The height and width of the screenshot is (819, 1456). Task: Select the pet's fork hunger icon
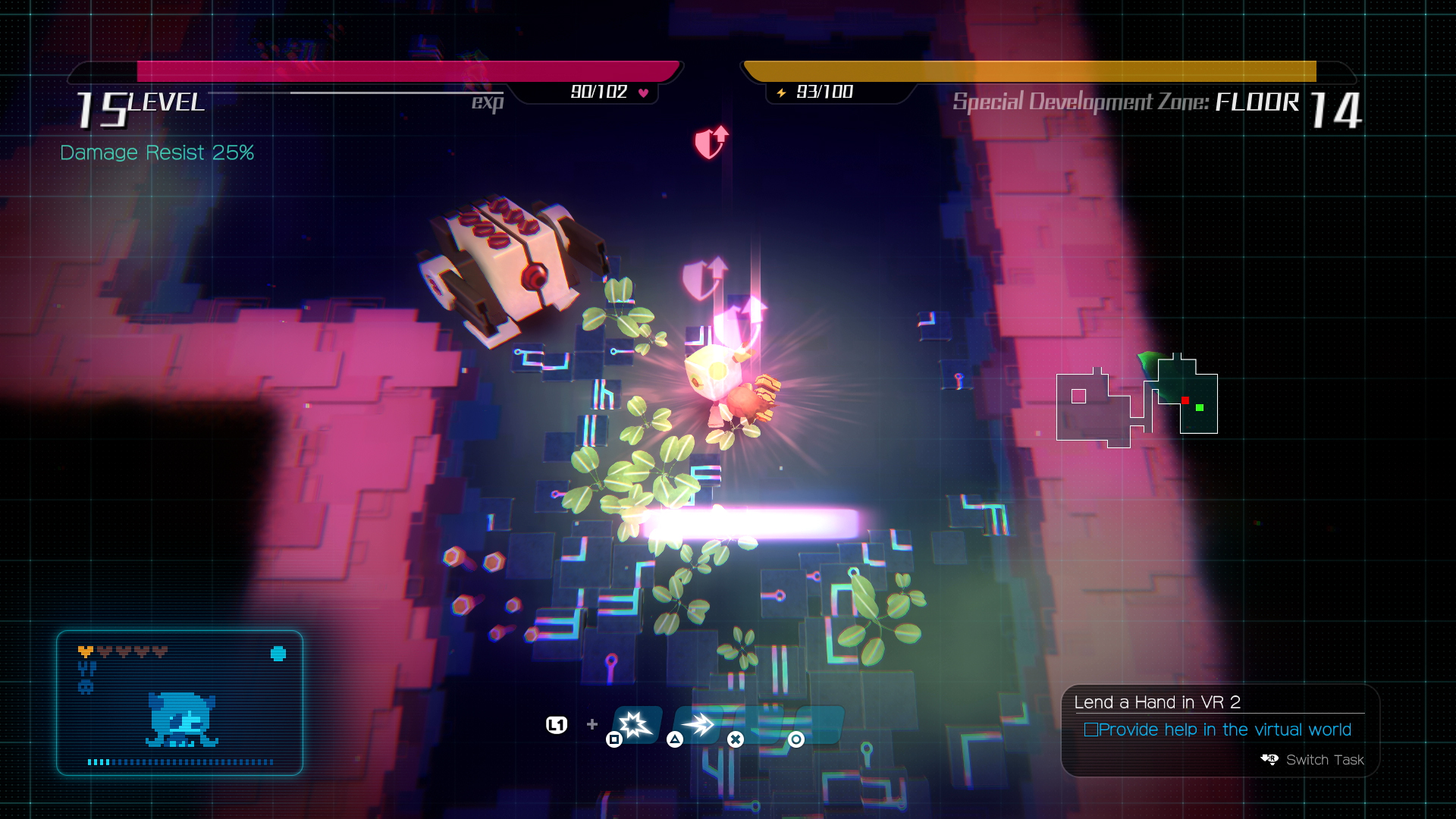pyautogui.click(x=86, y=669)
